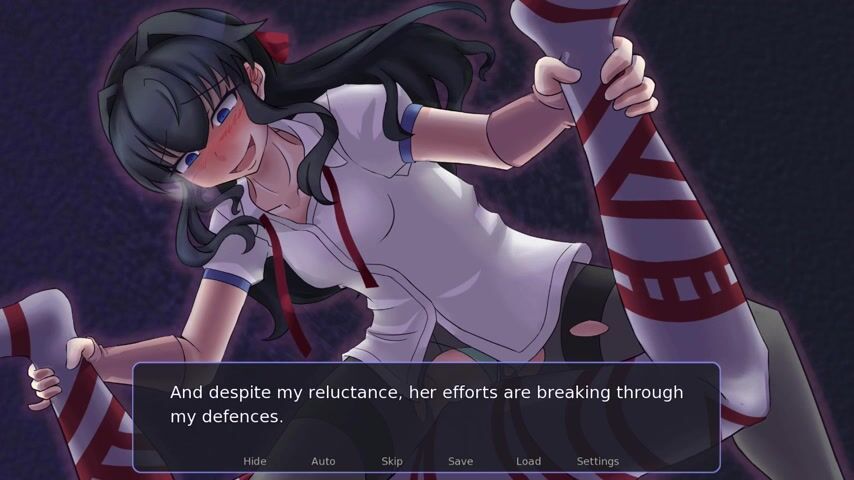The image size is (854, 480).
Task: Skip through the dialogue
Action: [x=392, y=461]
